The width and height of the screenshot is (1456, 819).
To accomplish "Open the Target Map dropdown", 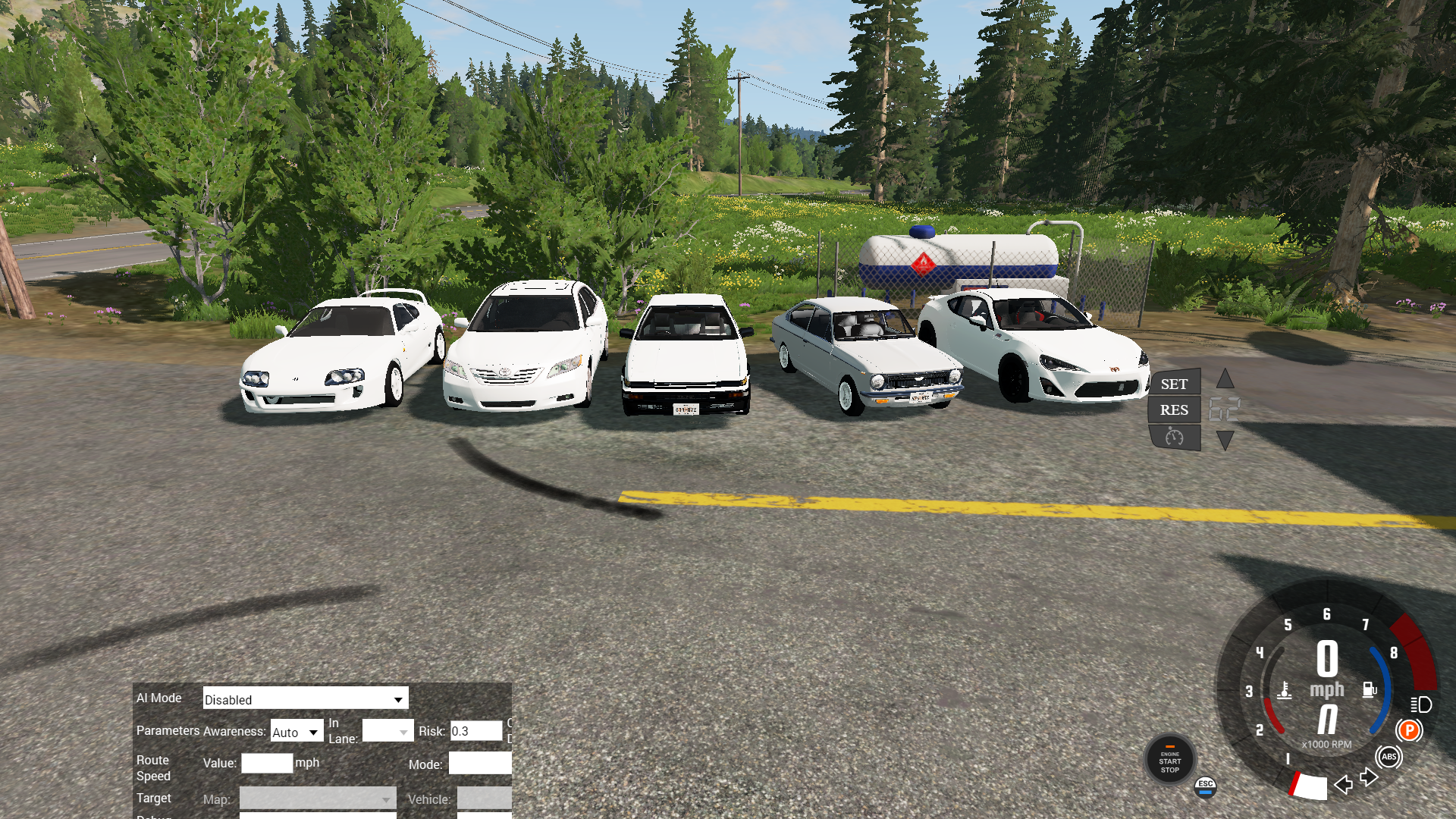I will pyautogui.click(x=318, y=799).
